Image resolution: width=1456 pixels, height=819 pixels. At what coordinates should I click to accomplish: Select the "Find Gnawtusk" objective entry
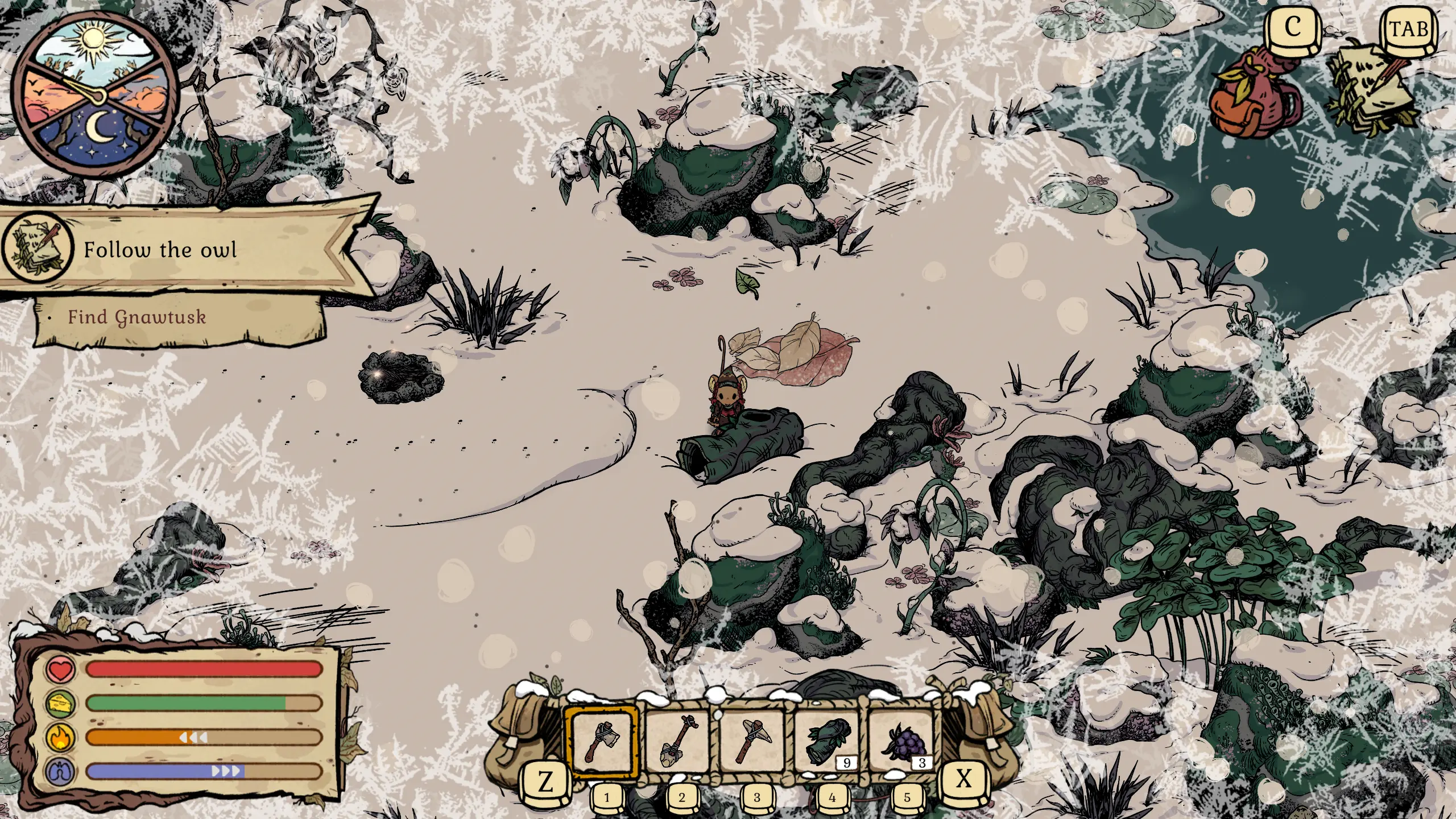(136, 317)
